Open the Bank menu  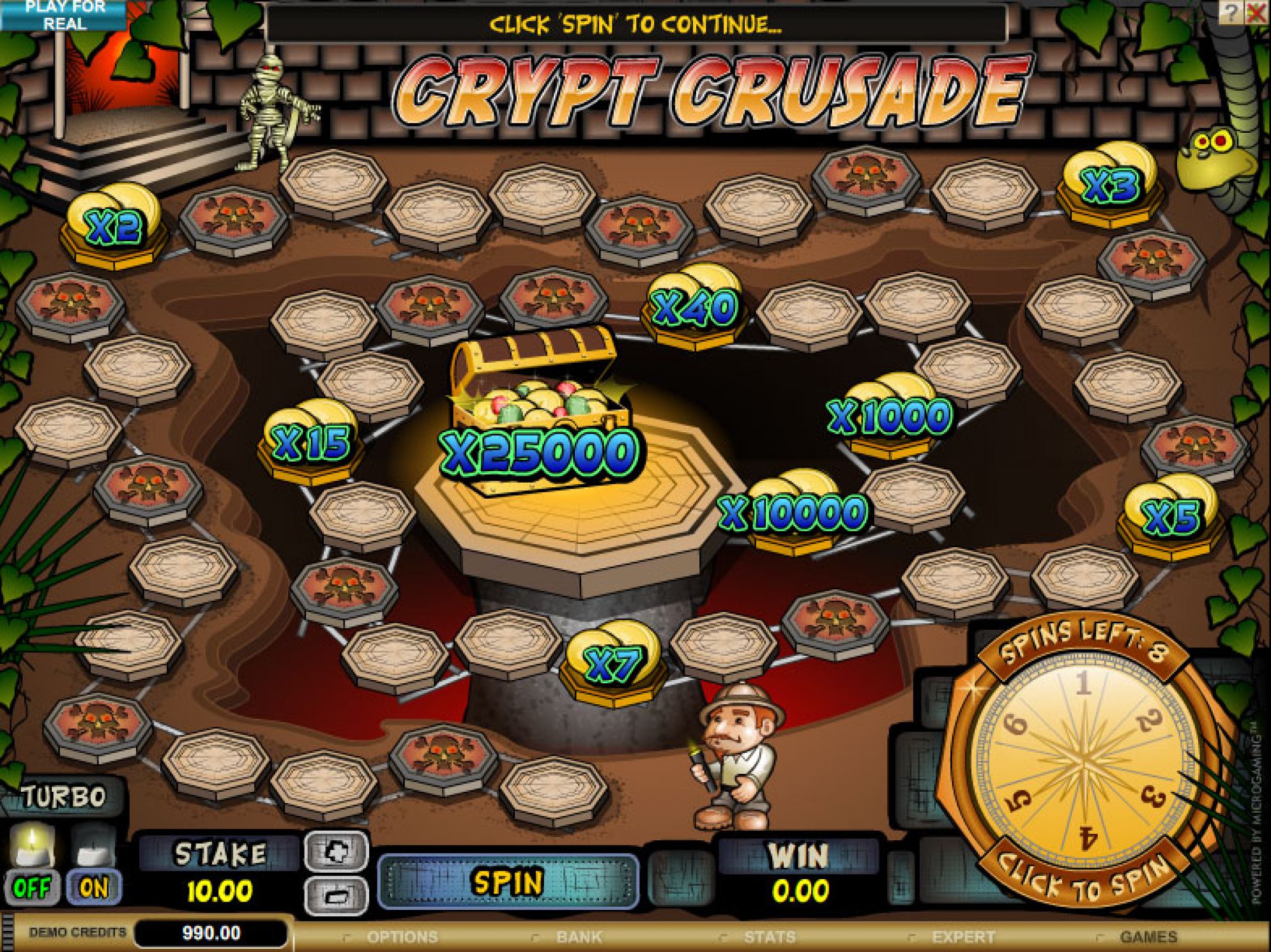tap(579, 937)
